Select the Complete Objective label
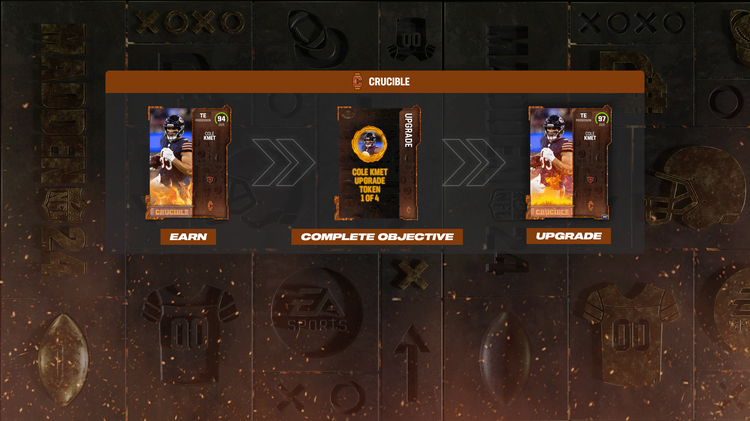This screenshot has width=750, height=421. point(377,237)
